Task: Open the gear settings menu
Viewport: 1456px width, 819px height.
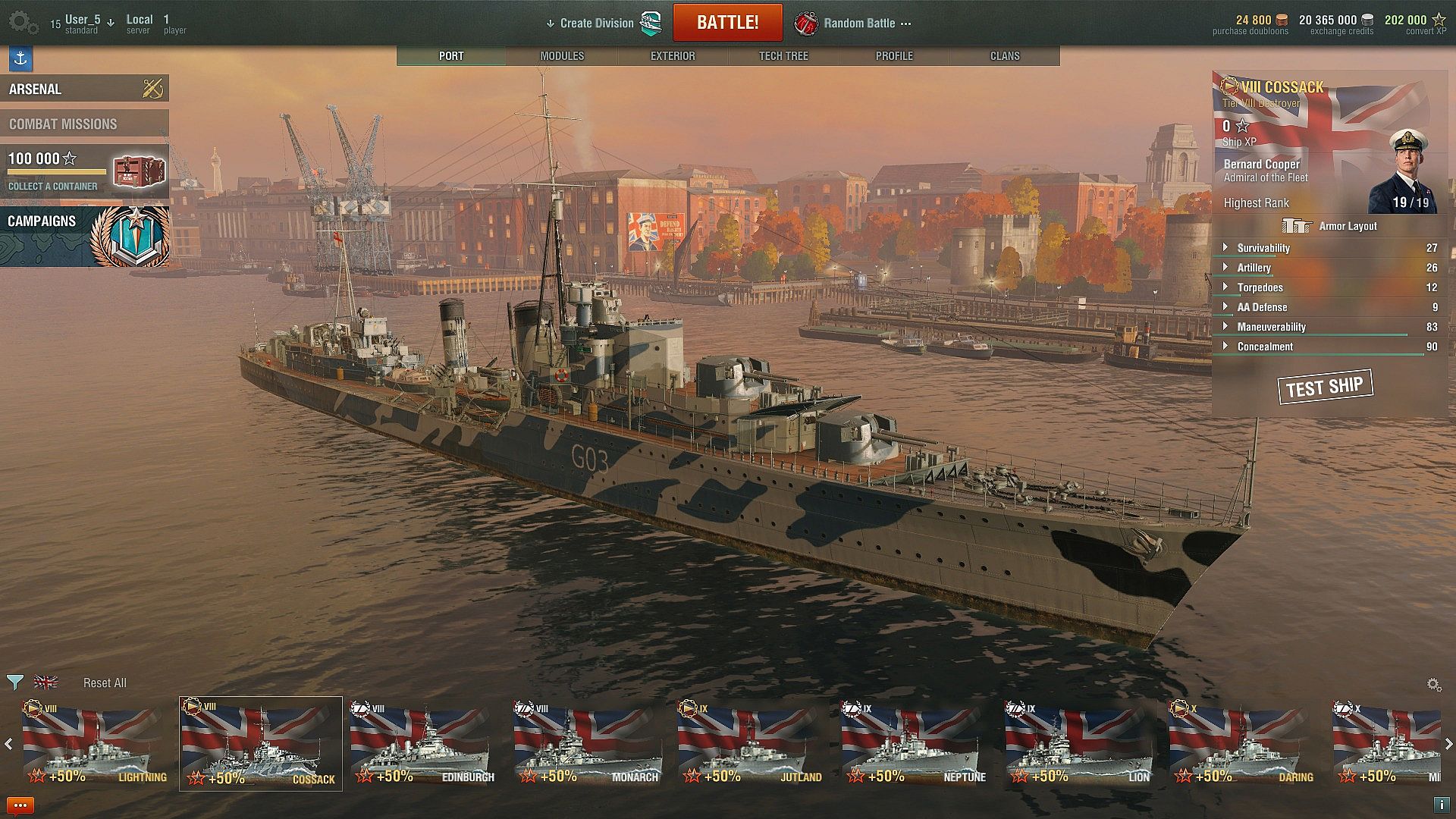Action: pos(22,23)
